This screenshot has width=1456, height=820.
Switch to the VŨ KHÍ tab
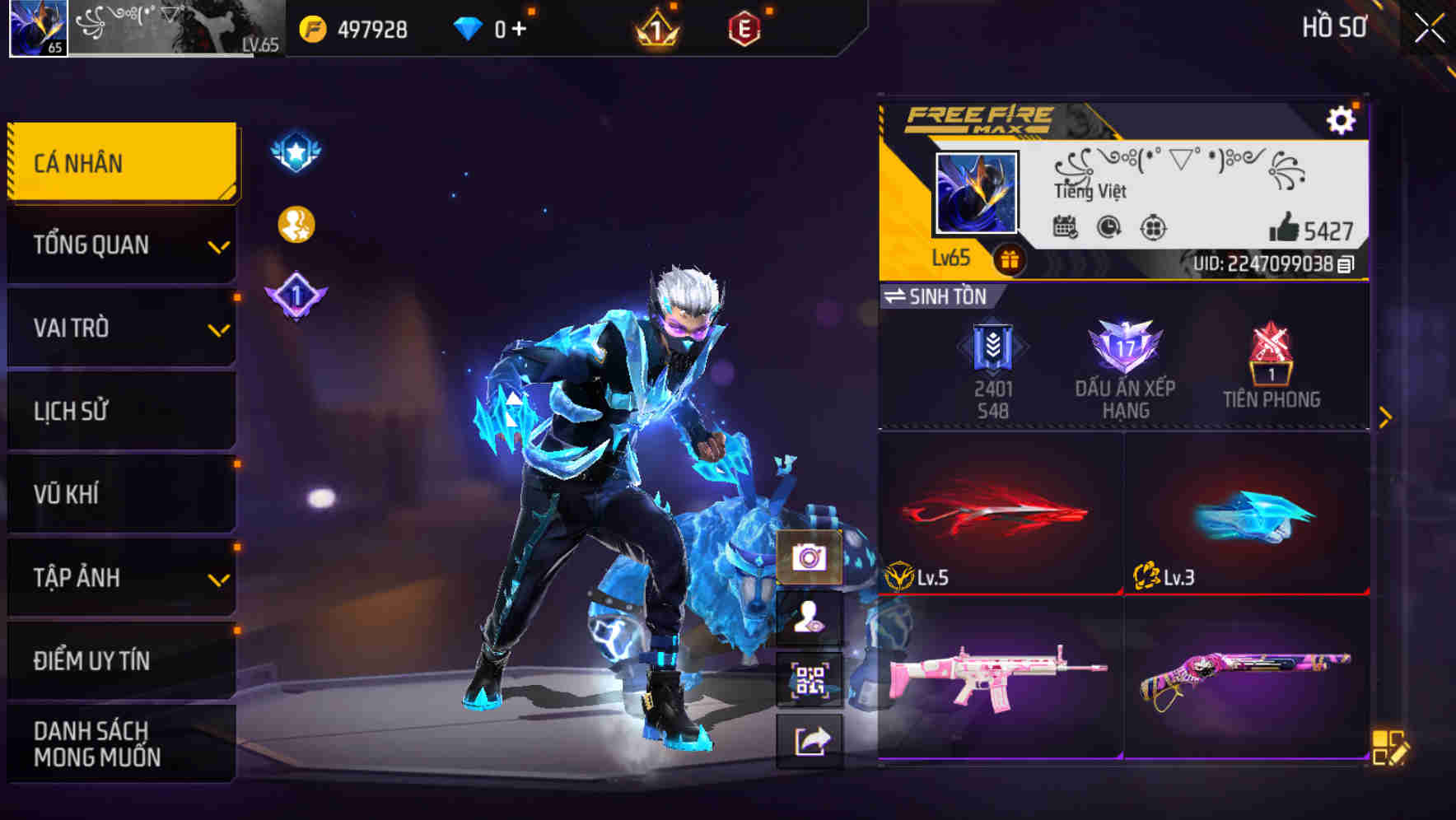click(120, 494)
